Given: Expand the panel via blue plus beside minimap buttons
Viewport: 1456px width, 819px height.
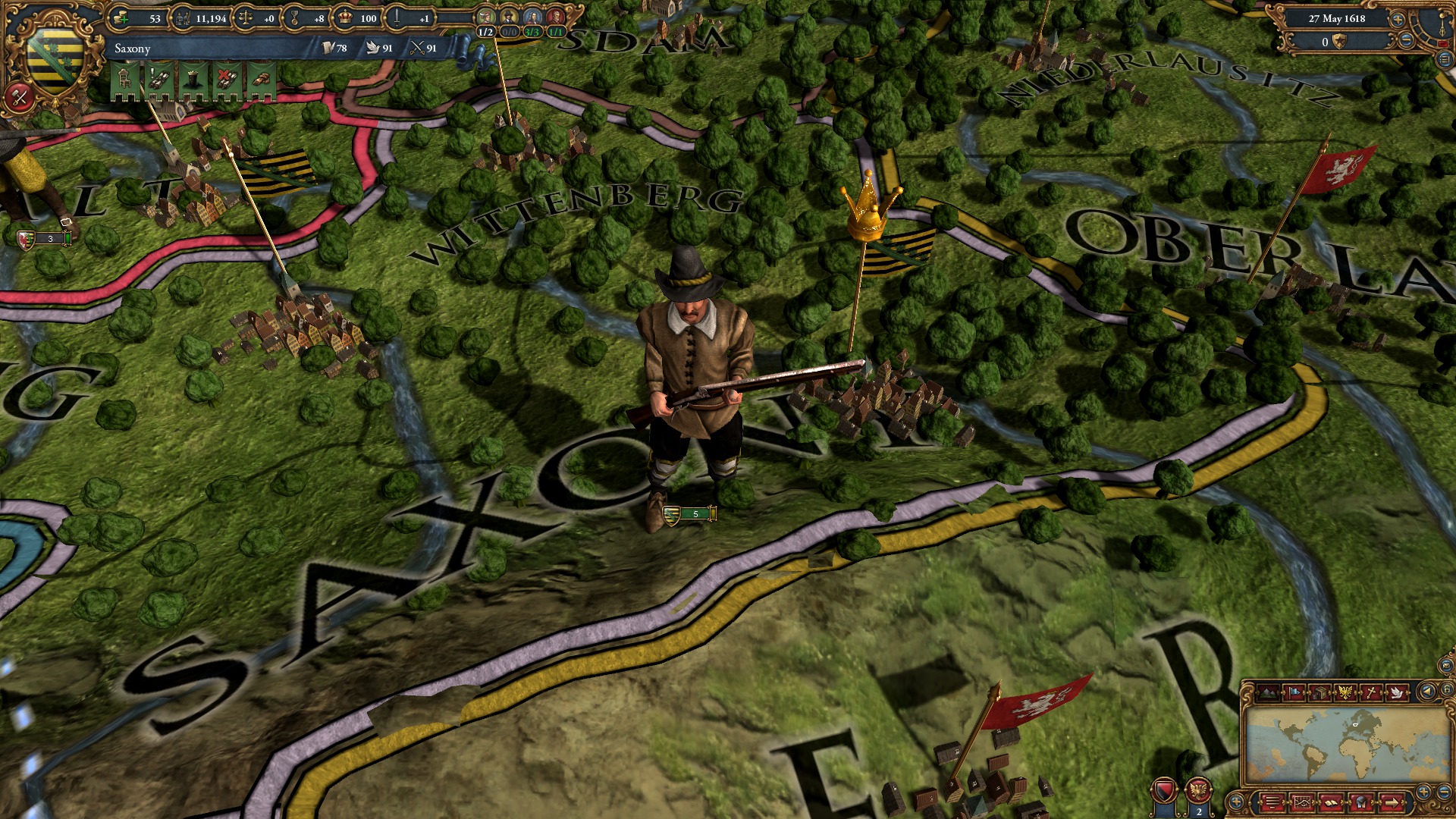Looking at the screenshot, I should [x=1236, y=802].
